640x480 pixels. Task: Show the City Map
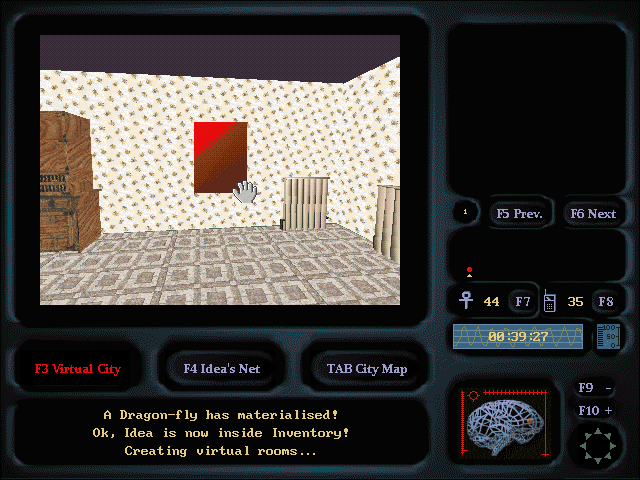[366, 368]
